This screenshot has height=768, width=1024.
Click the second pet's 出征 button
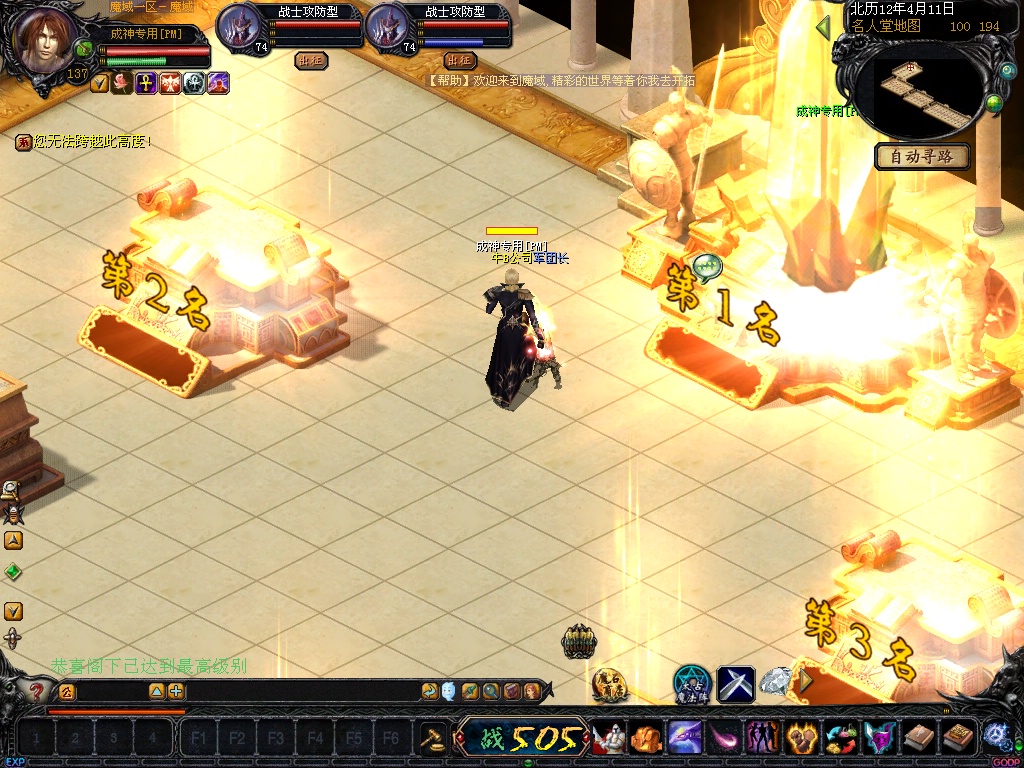(x=460, y=60)
